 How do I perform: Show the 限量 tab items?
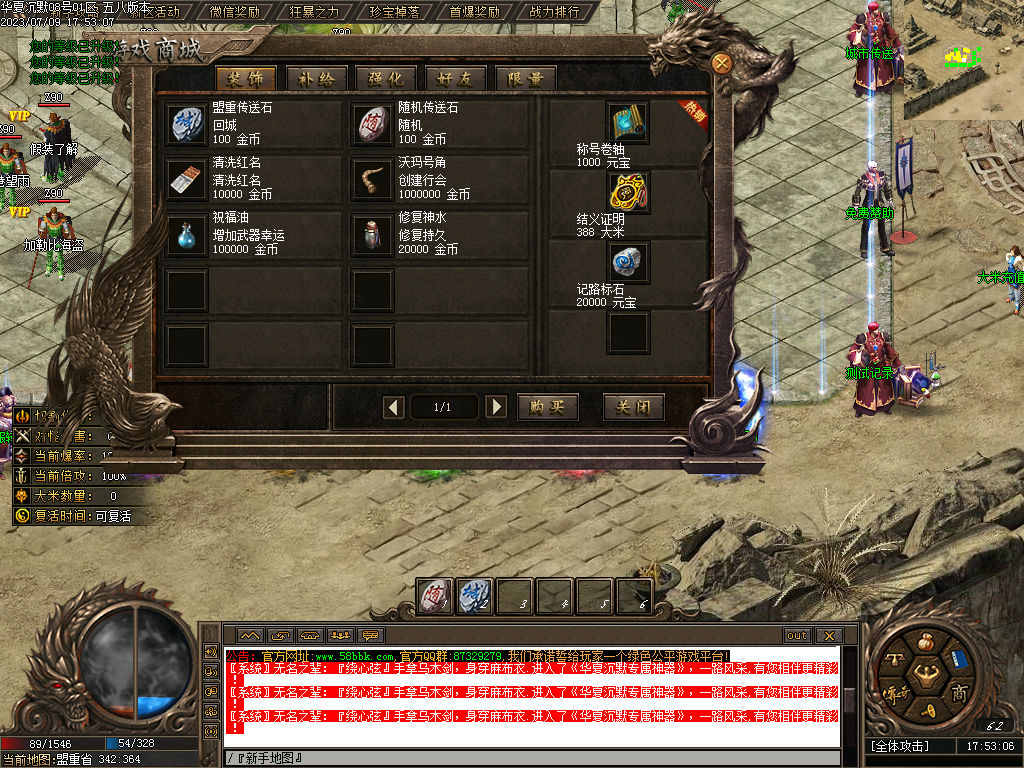point(525,79)
